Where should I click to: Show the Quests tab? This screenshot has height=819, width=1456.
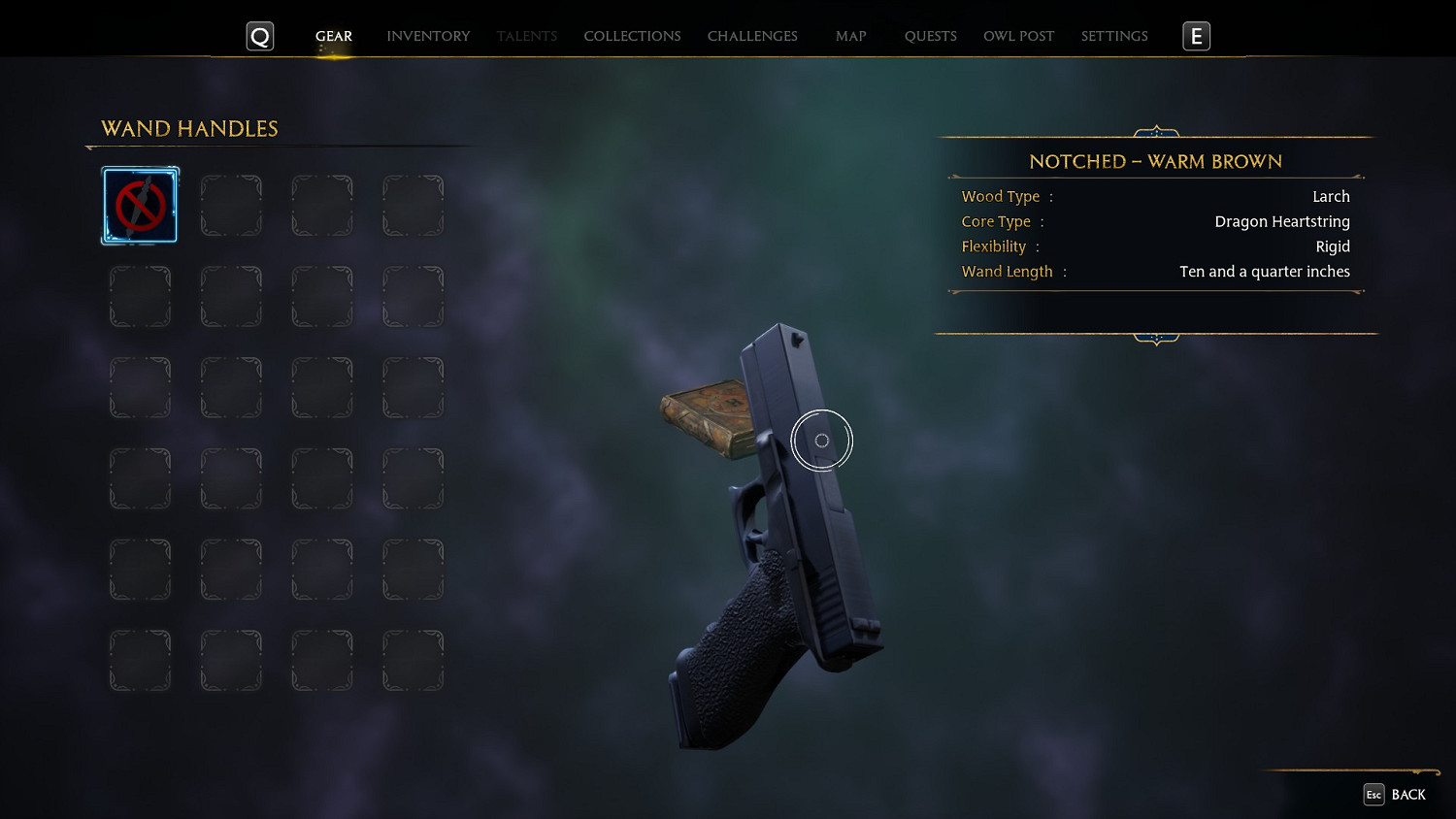[930, 36]
